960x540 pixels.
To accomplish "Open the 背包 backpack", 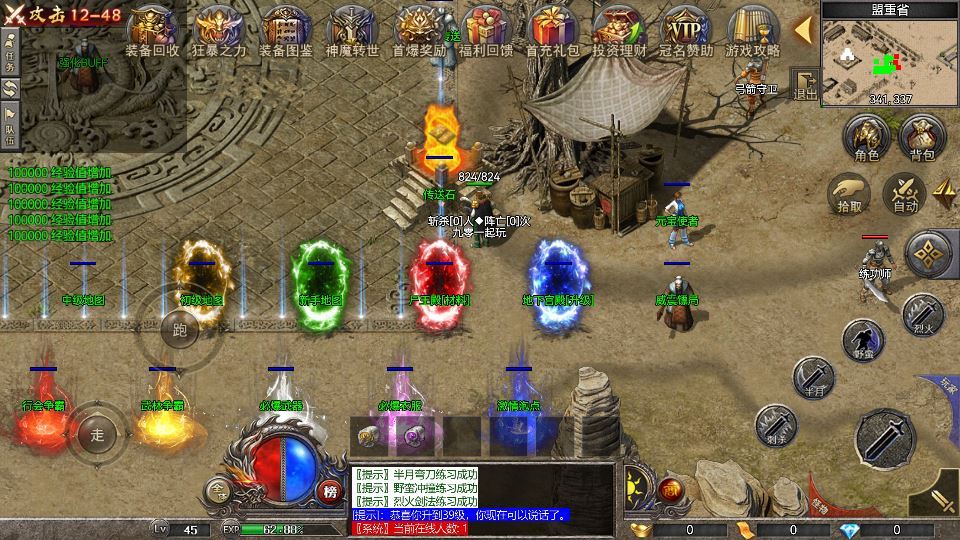I will pyautogui.click(x=921, y=137).
